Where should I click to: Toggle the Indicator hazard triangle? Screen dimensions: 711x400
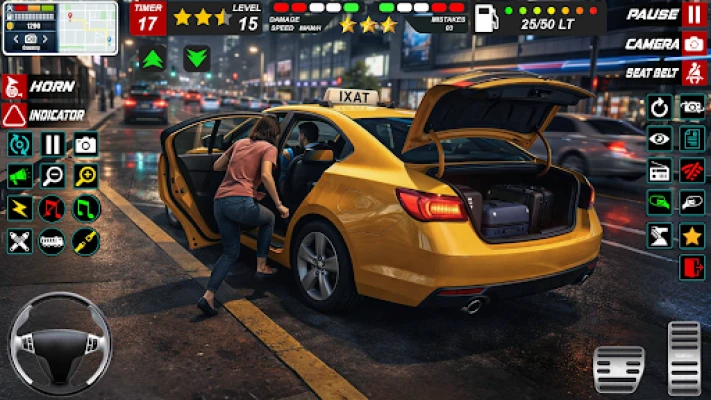[15, 115]
